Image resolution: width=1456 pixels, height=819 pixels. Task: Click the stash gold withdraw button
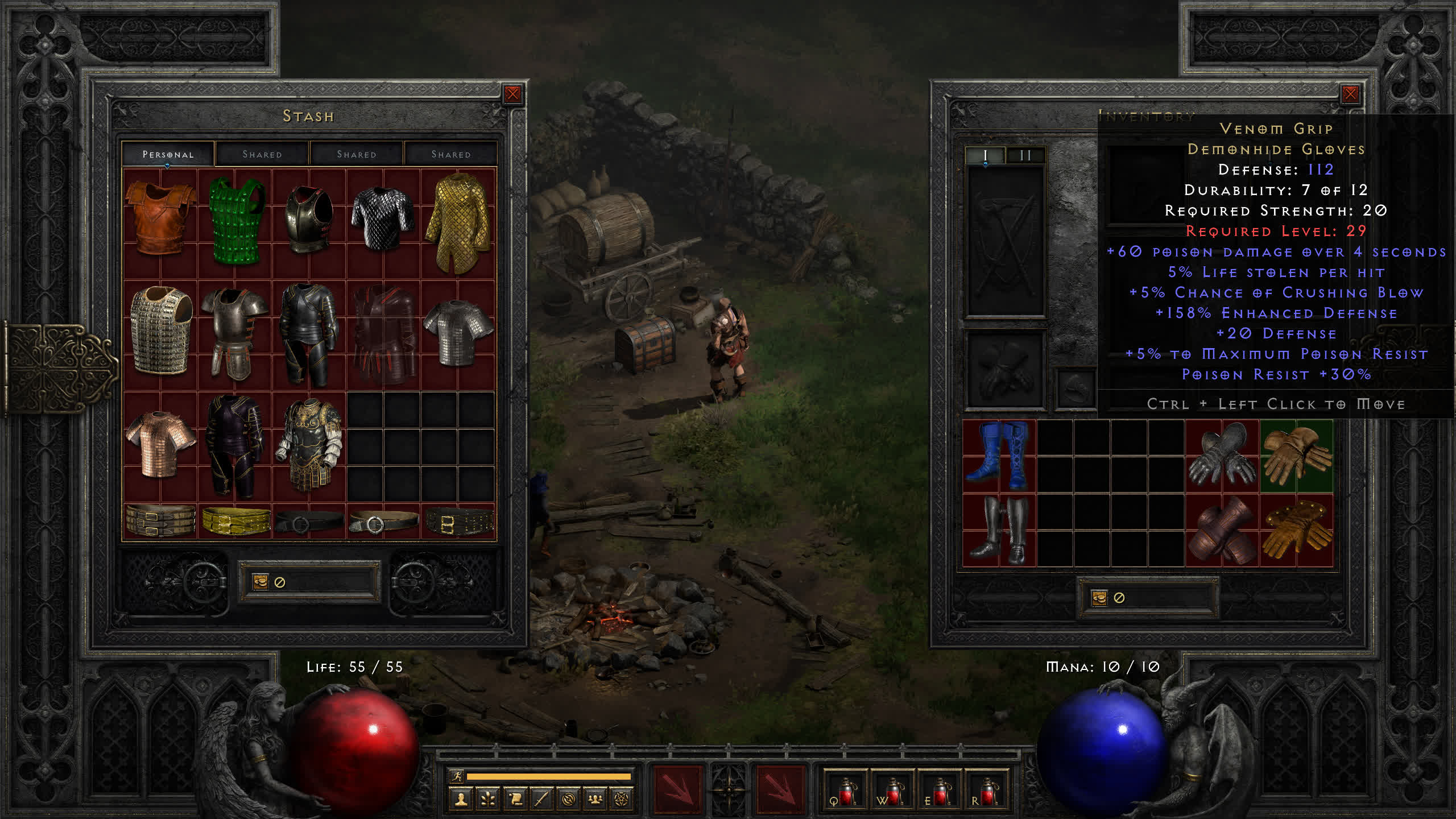tap(260, 582)
